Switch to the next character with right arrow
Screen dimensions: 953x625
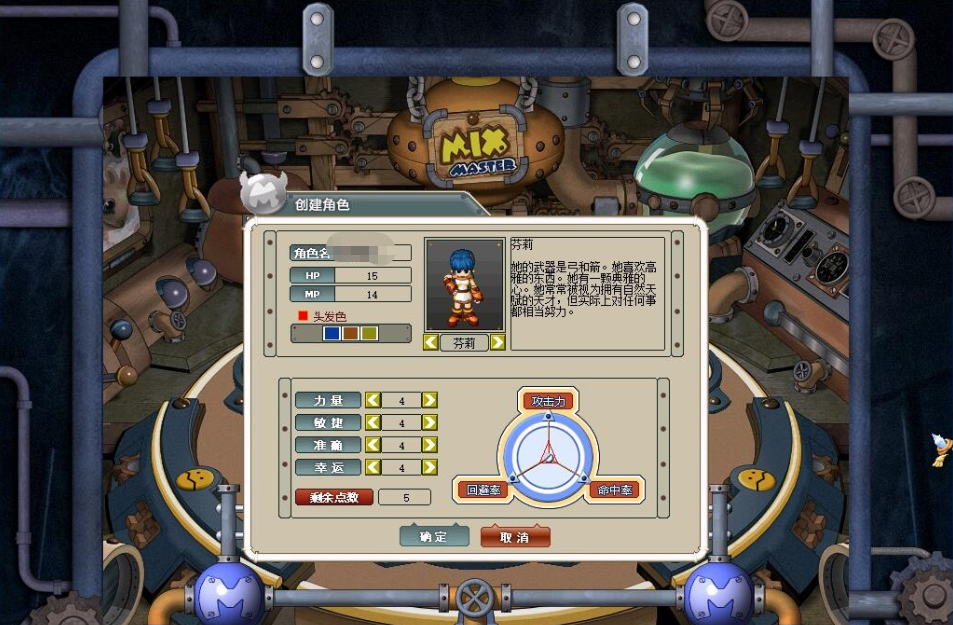click(x=497, y=342)
